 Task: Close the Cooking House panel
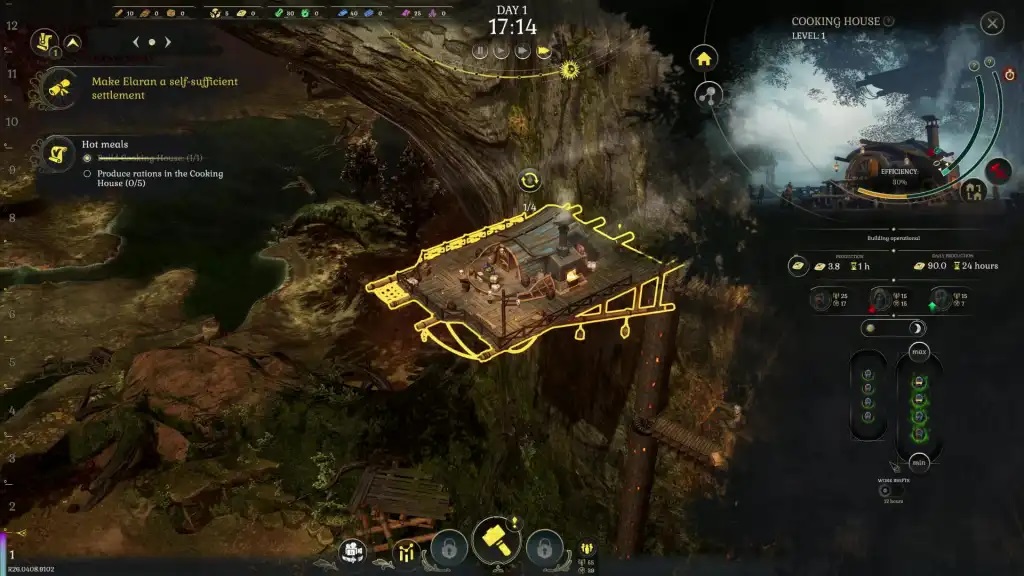[x=991, y=23]
